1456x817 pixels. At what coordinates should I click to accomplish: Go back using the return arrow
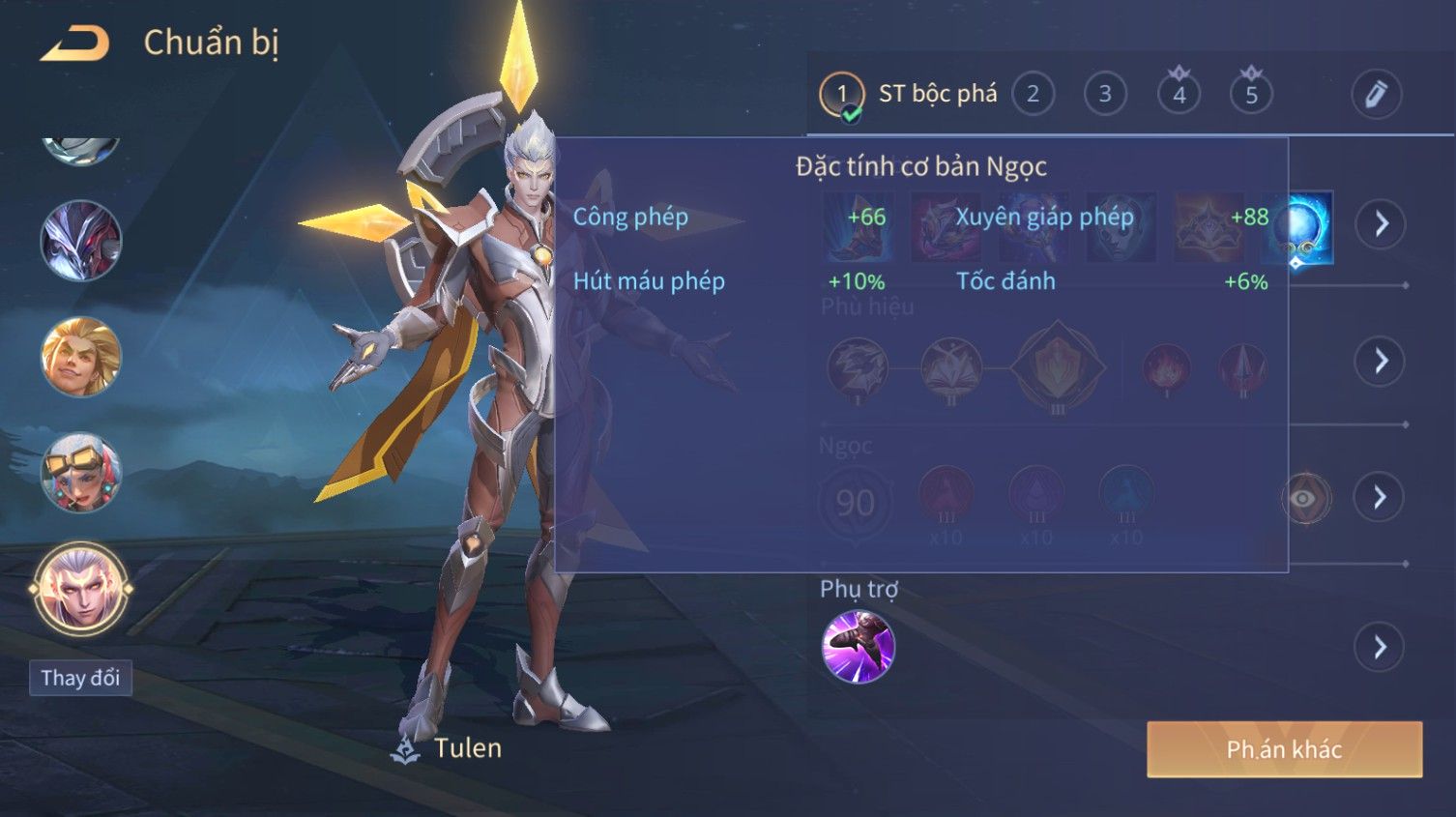(x=75, y=44)
